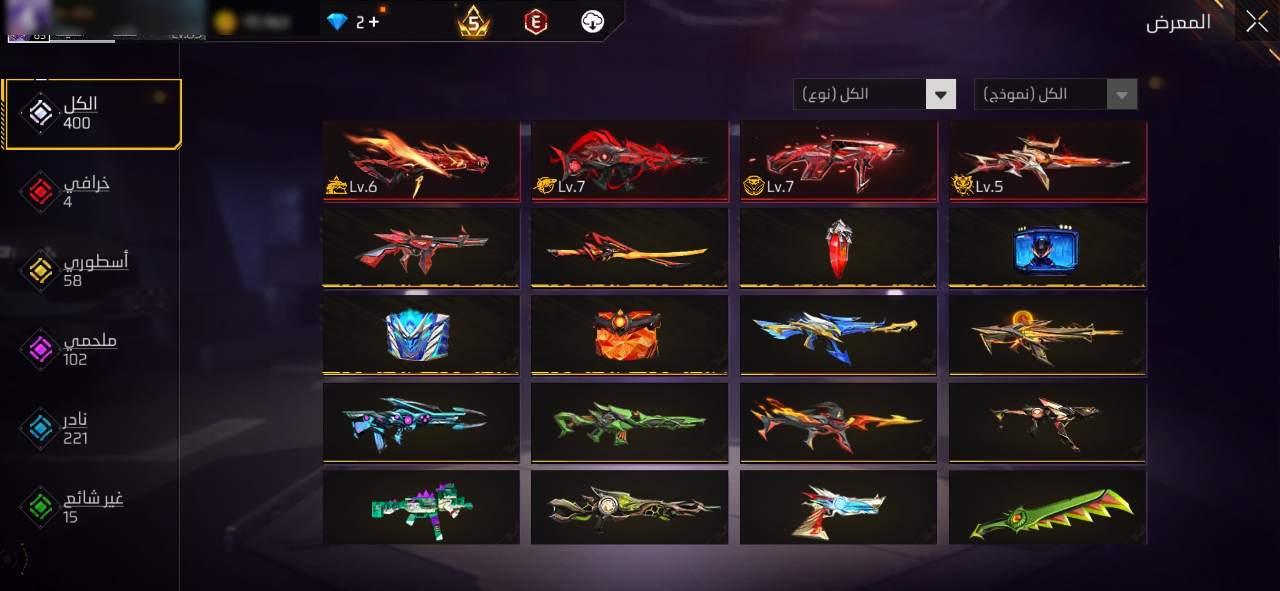Select the green pixel-block gun skin

421,509
